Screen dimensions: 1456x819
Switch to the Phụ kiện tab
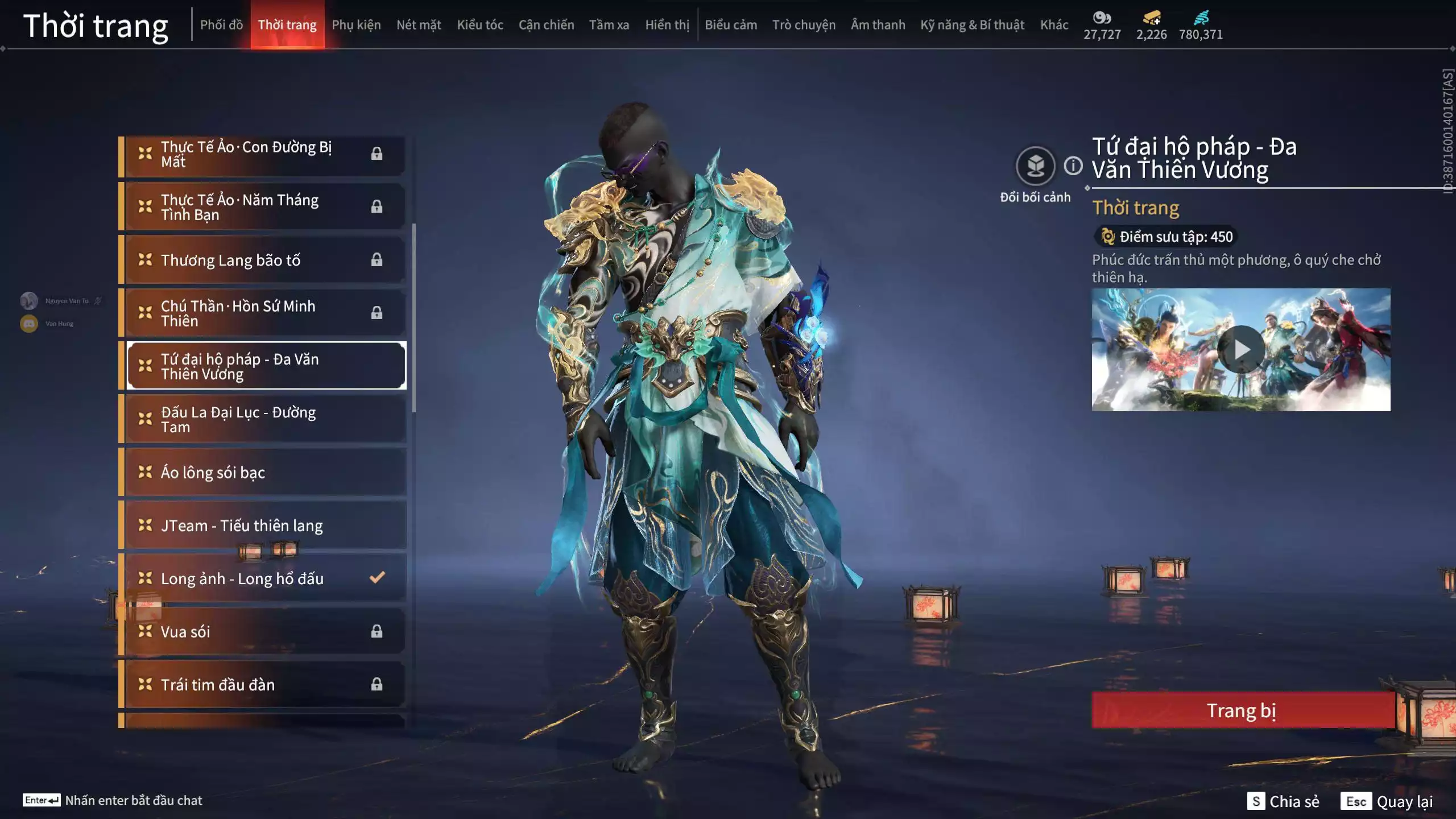357,24
